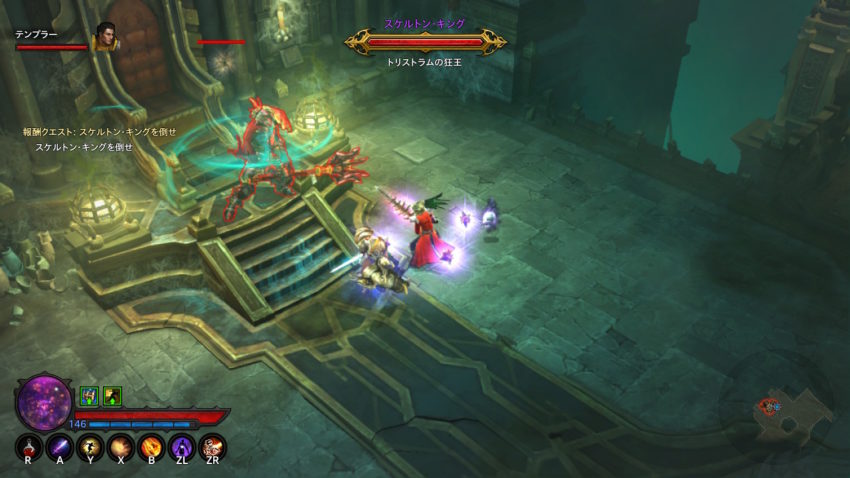Activate the swirling fireball skill

coord(152,446)
